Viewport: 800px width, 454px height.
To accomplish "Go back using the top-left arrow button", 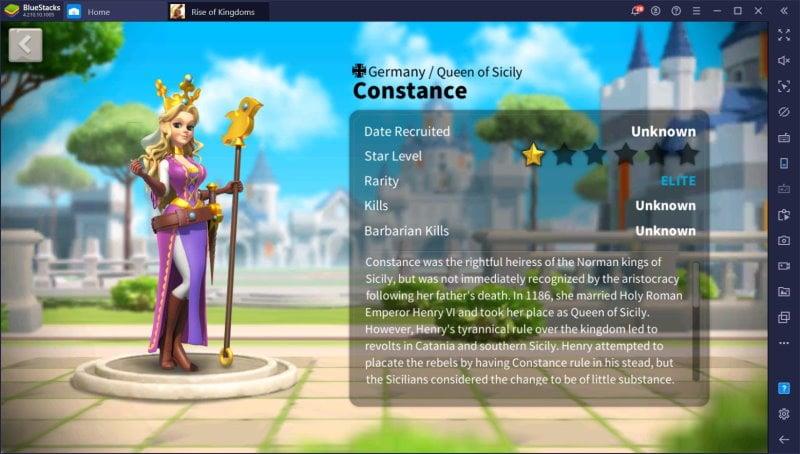I will pyautogui.click(x=26, y=45).
